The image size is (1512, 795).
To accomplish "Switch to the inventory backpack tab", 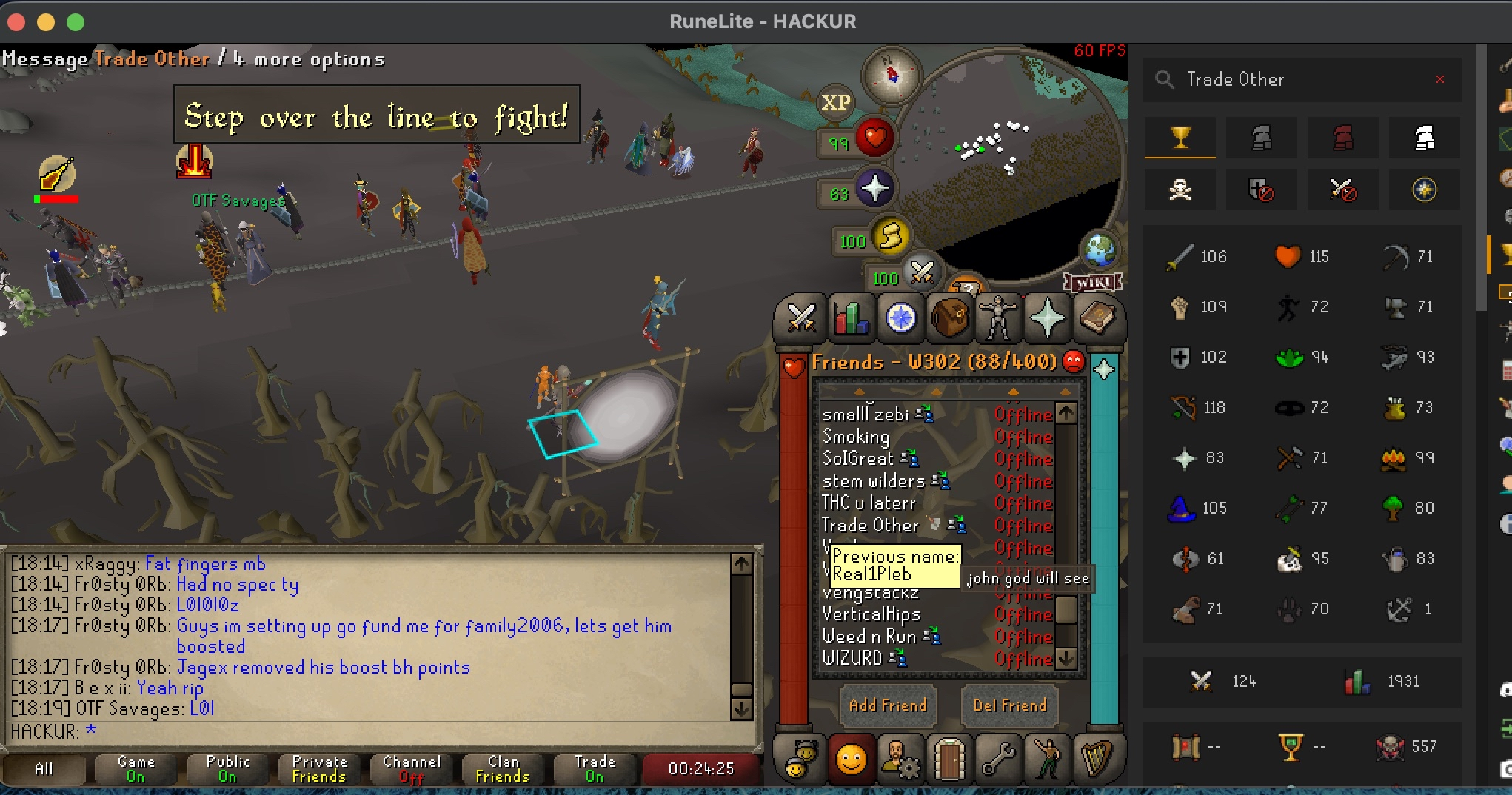I will pos(950,318).
